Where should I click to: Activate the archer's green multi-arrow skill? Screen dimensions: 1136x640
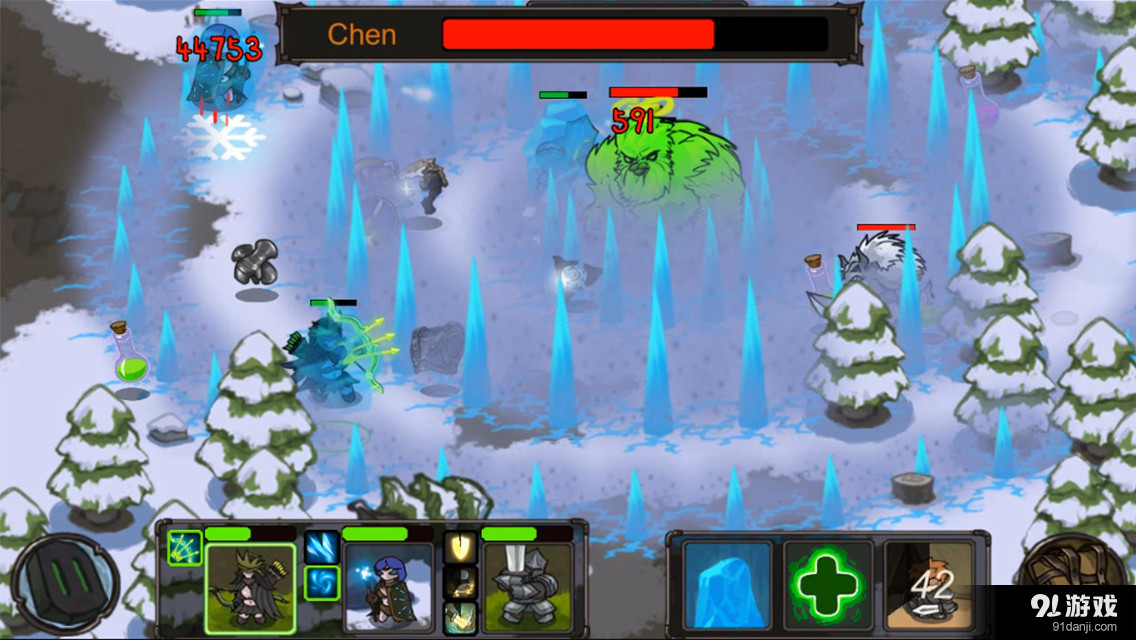coord(185,546)
